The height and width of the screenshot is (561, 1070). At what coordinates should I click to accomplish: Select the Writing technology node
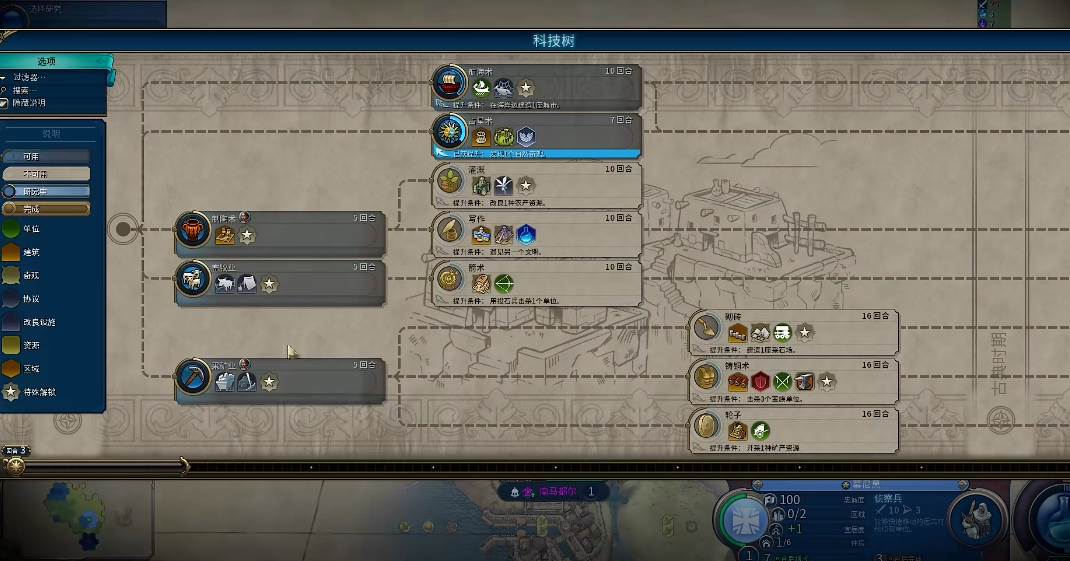click(537, 230)
